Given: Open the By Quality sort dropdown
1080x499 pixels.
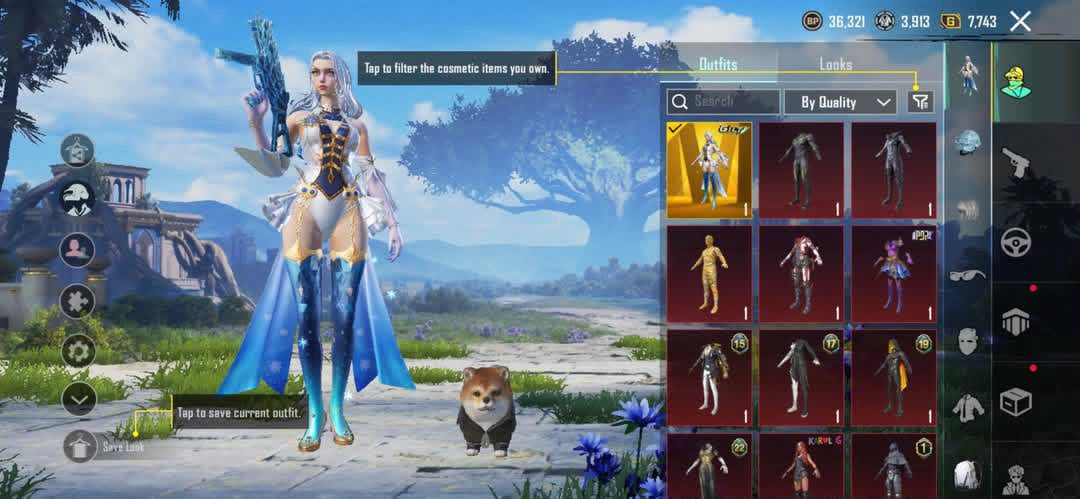Looking at the screenshot, I should [x=840, y=102].
